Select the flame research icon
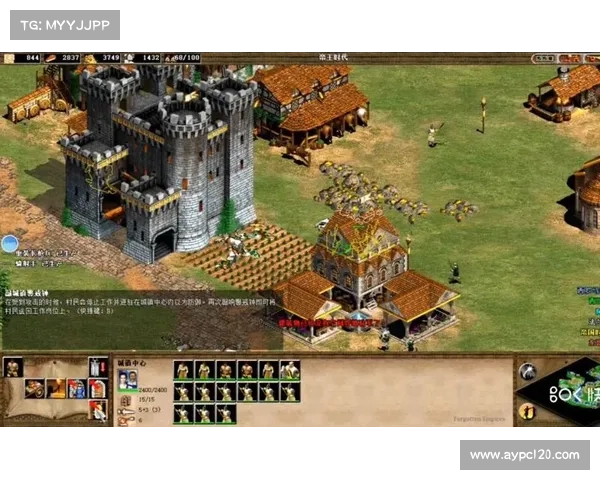Screen dimensions: 600x480 [56, 389]
